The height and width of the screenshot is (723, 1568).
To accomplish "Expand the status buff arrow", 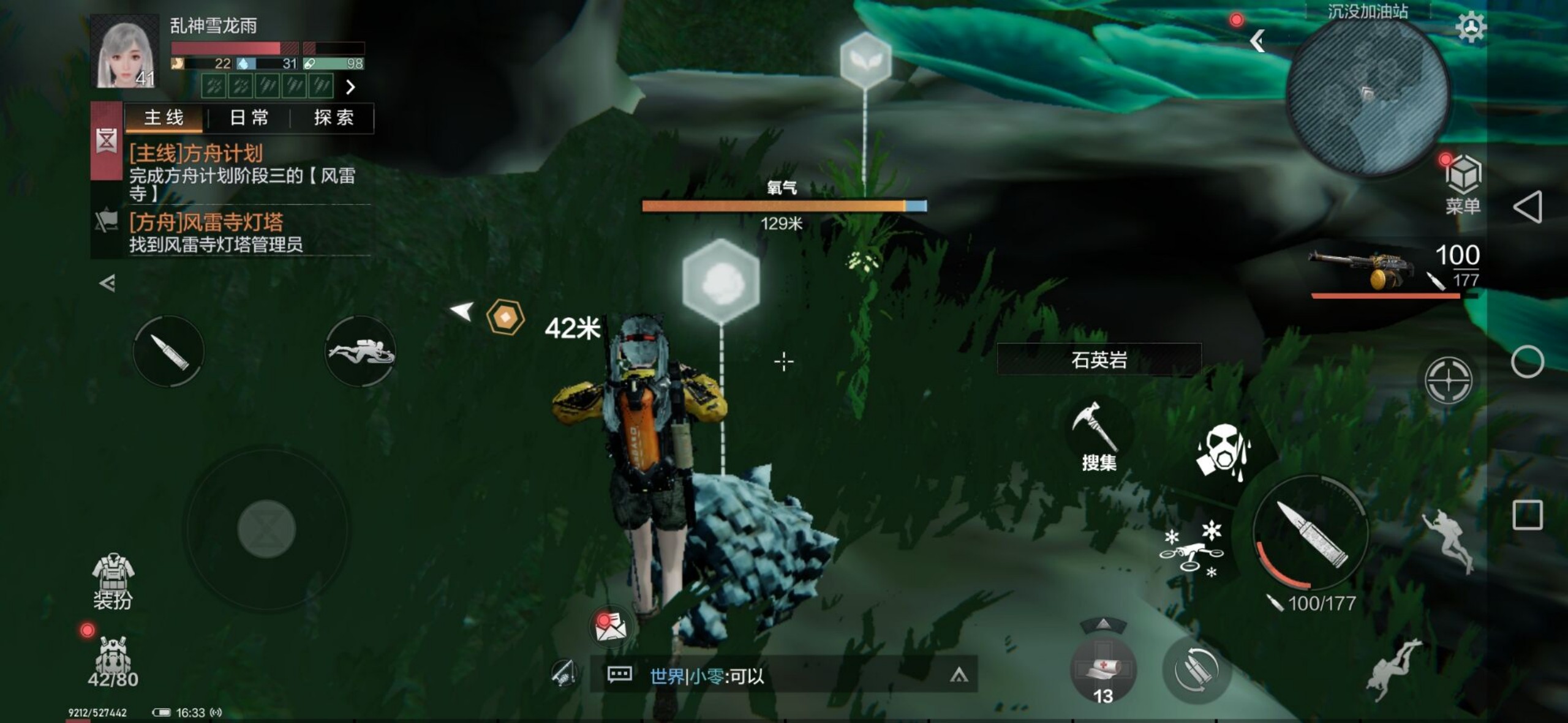I will click(x=350, y=87).
